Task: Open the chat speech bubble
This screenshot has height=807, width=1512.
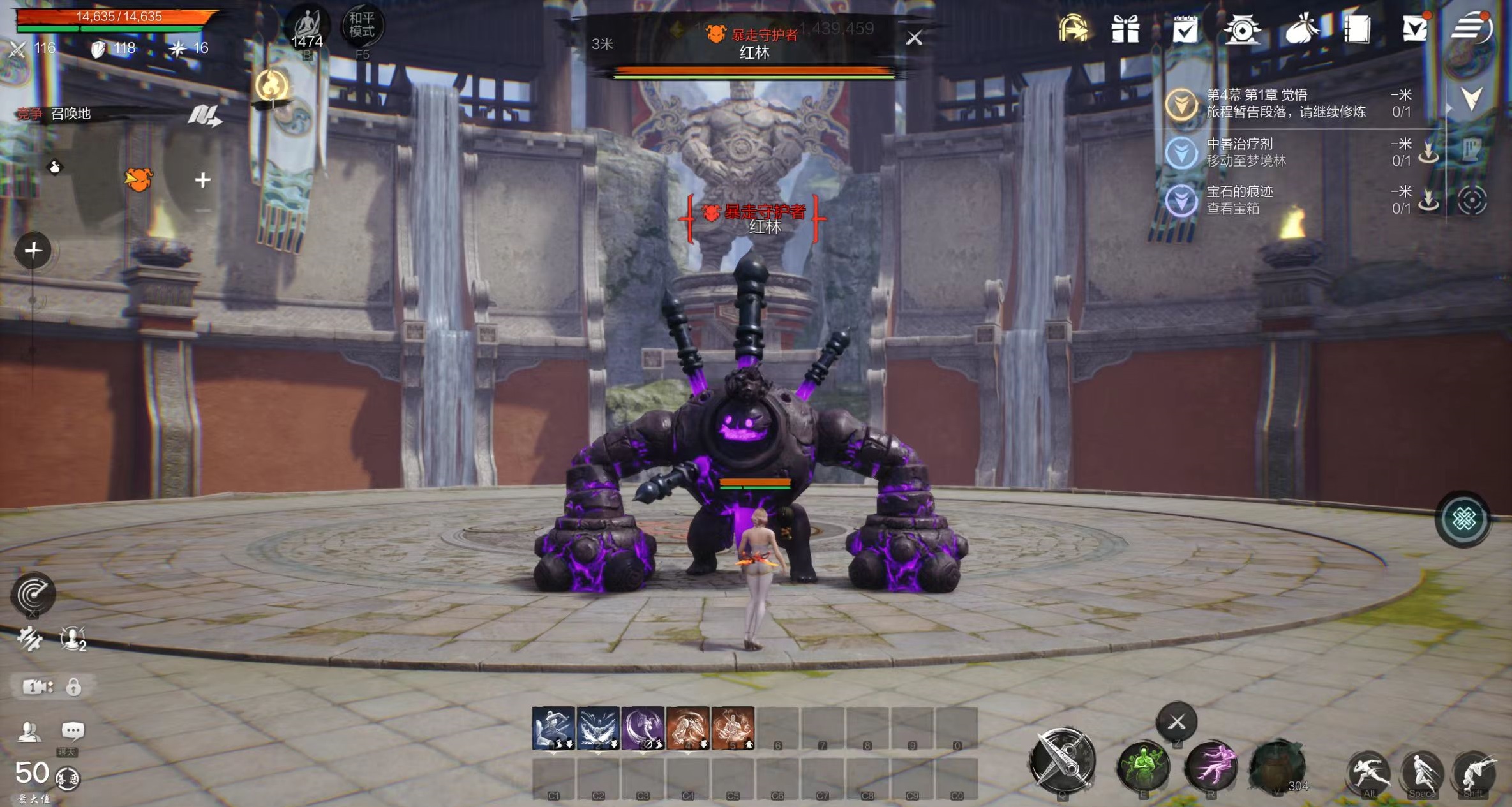Action: tap(72, 730)
